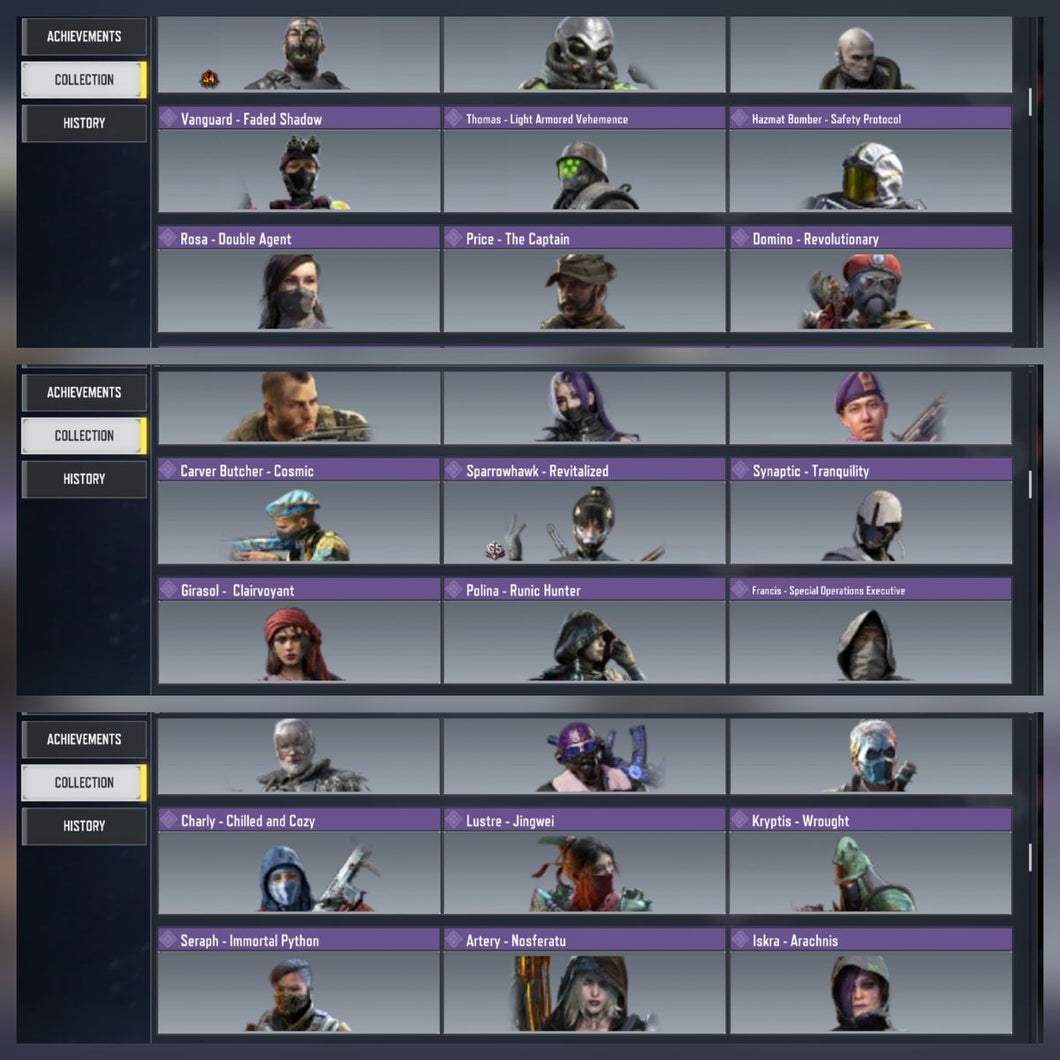The width and height of the screenshot is (1060, 1060).
Task: Choose the Artery - Nosferatu card
Action: click(584, 991)
